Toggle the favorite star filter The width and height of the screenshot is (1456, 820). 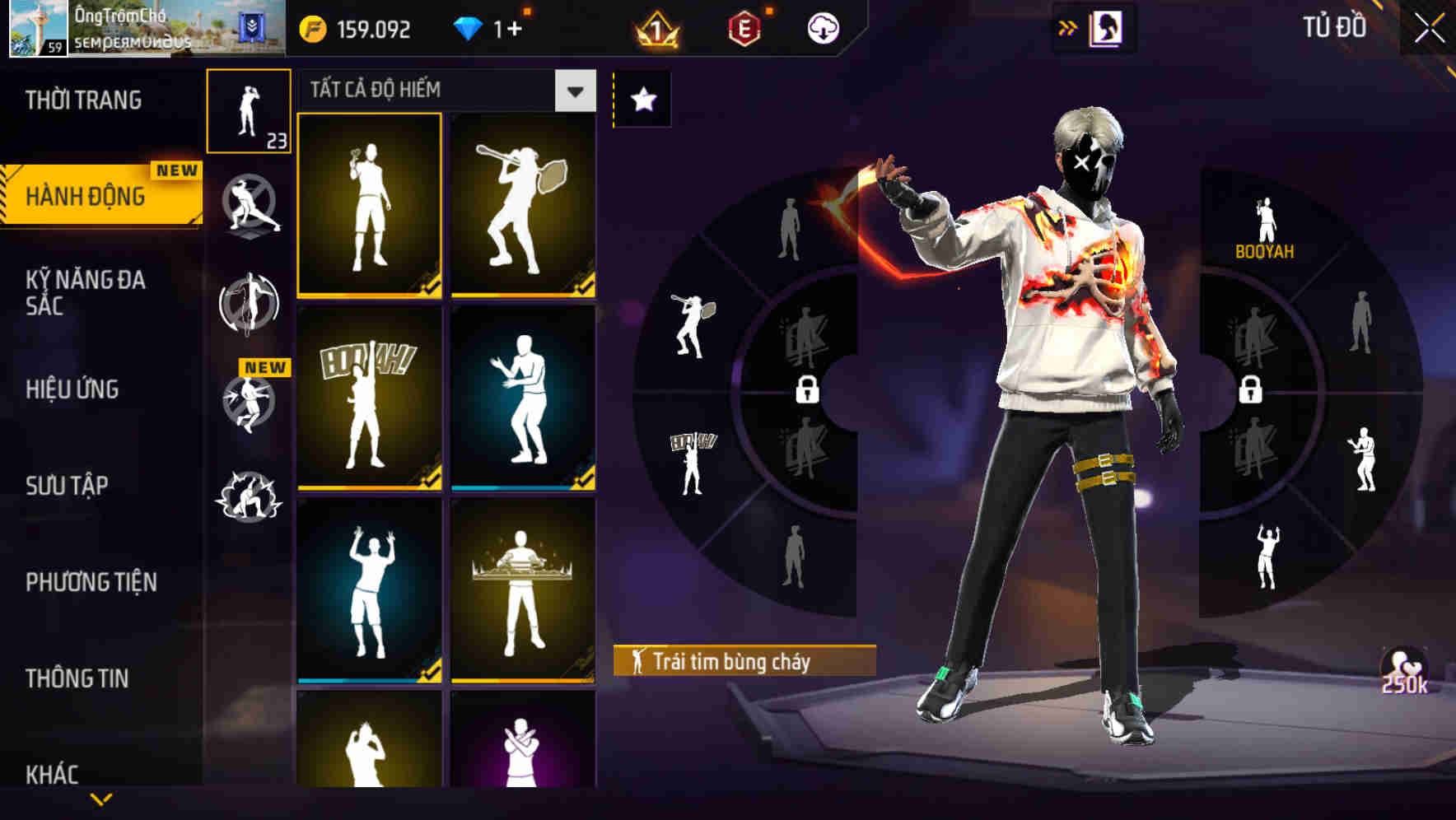click(642, 99)
